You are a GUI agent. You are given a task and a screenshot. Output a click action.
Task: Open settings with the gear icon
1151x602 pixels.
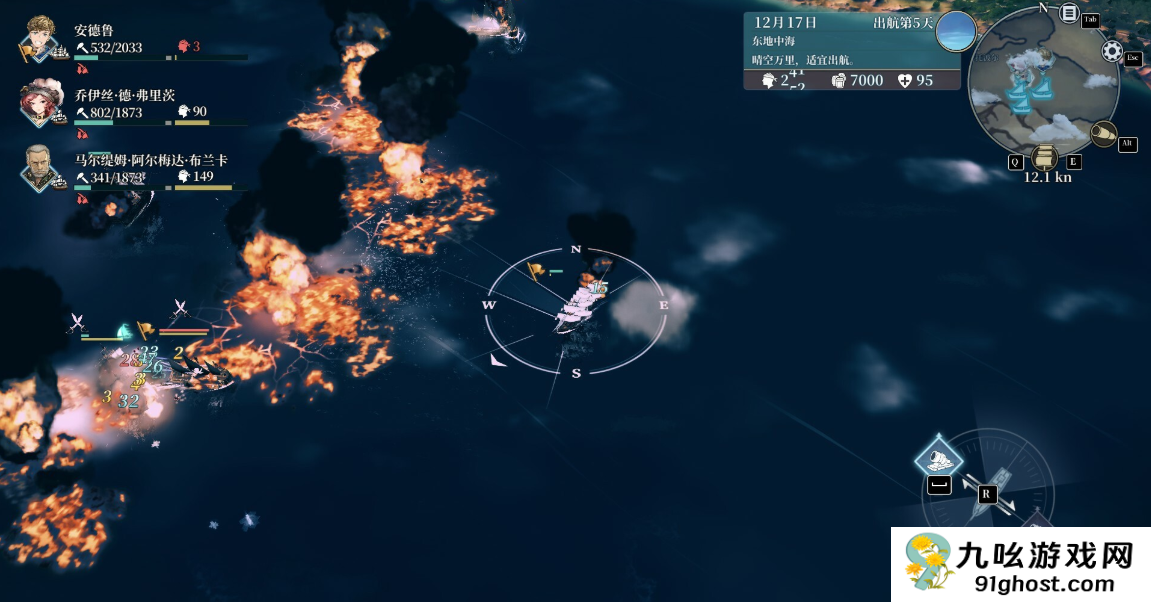(1111, 50)
